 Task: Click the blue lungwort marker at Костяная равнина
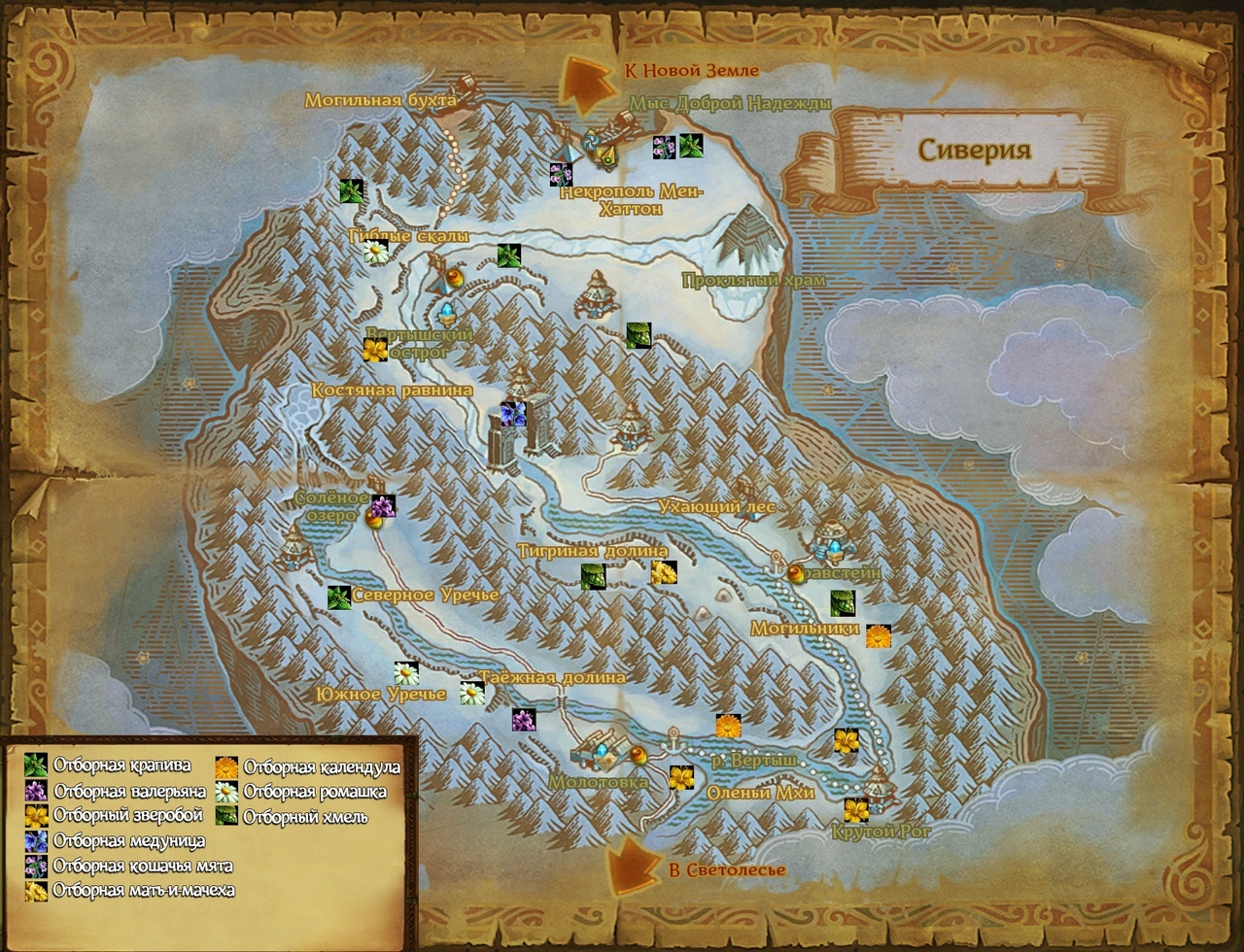(x=513, y=414)
